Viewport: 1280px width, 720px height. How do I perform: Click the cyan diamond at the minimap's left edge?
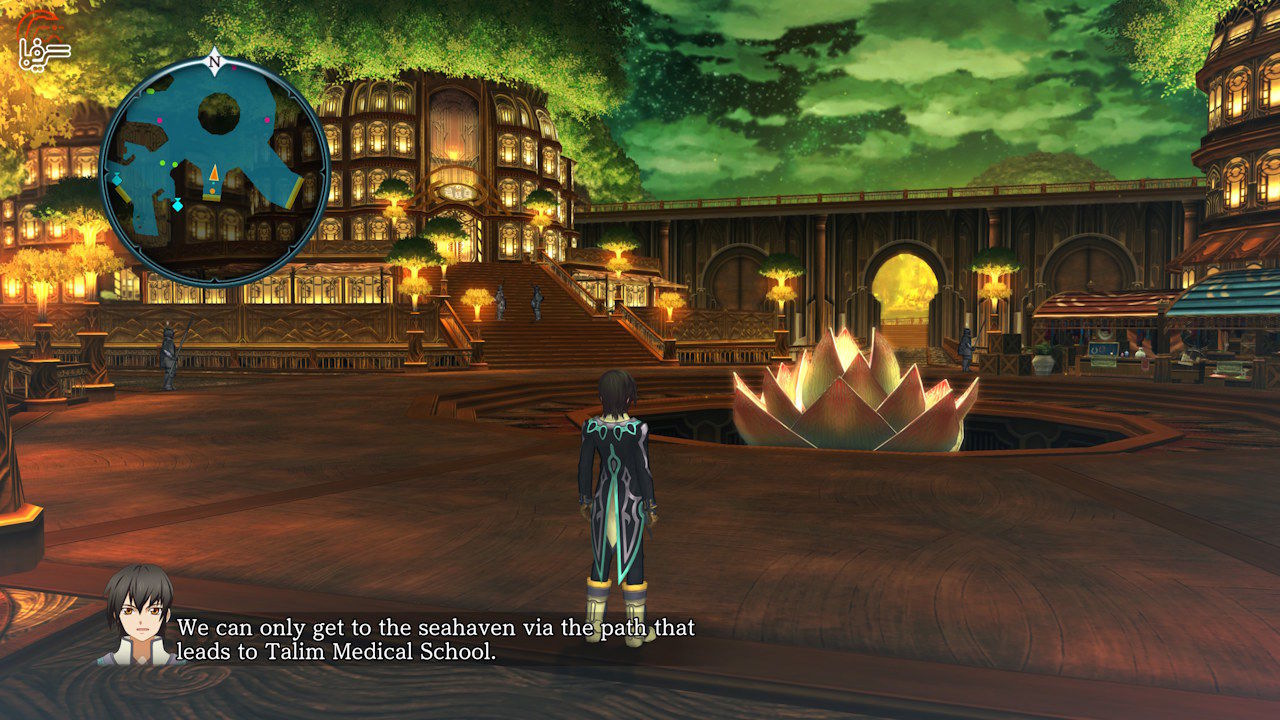tap(116, 179)
